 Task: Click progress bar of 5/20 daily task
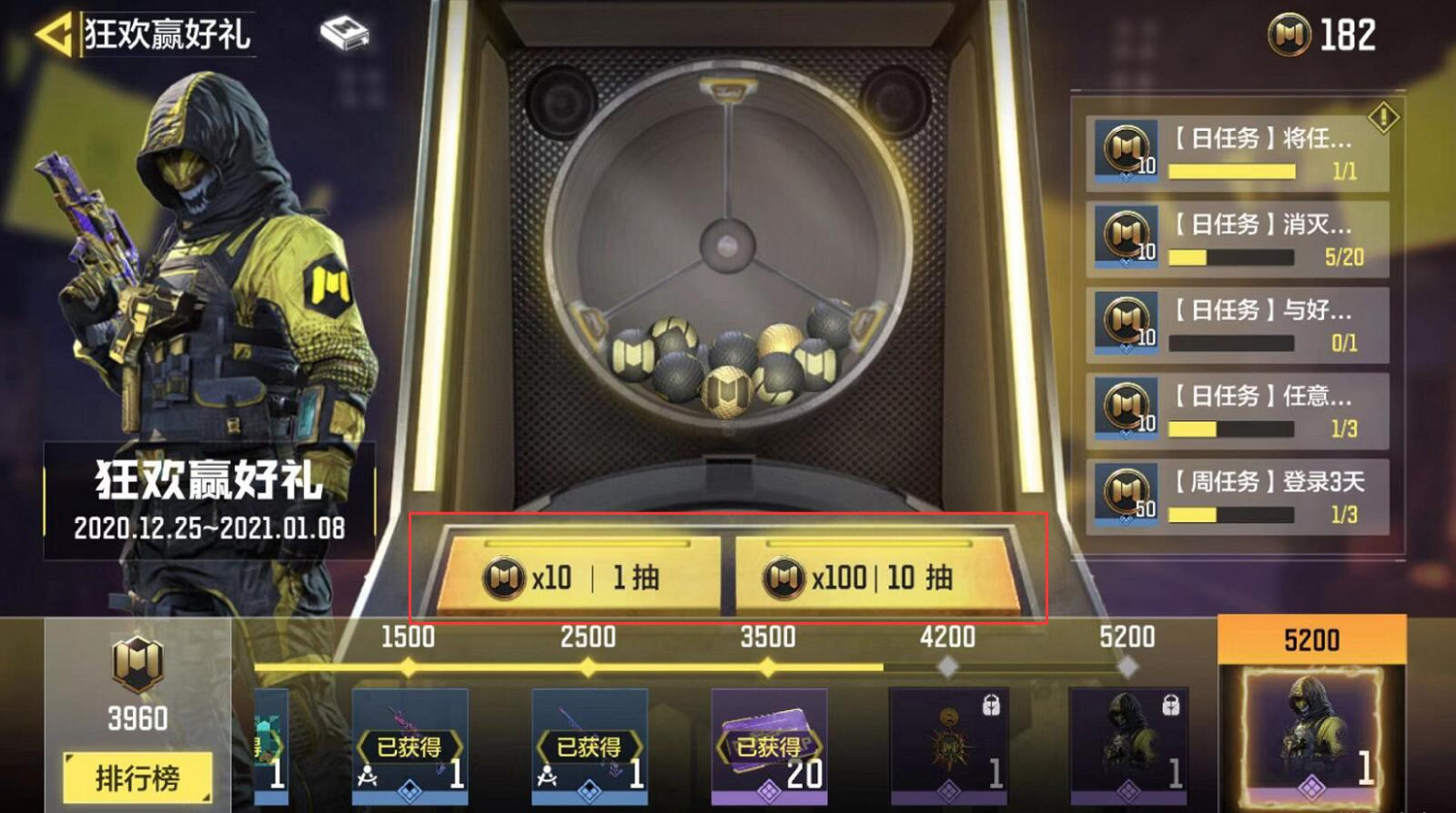[1231, 255]
